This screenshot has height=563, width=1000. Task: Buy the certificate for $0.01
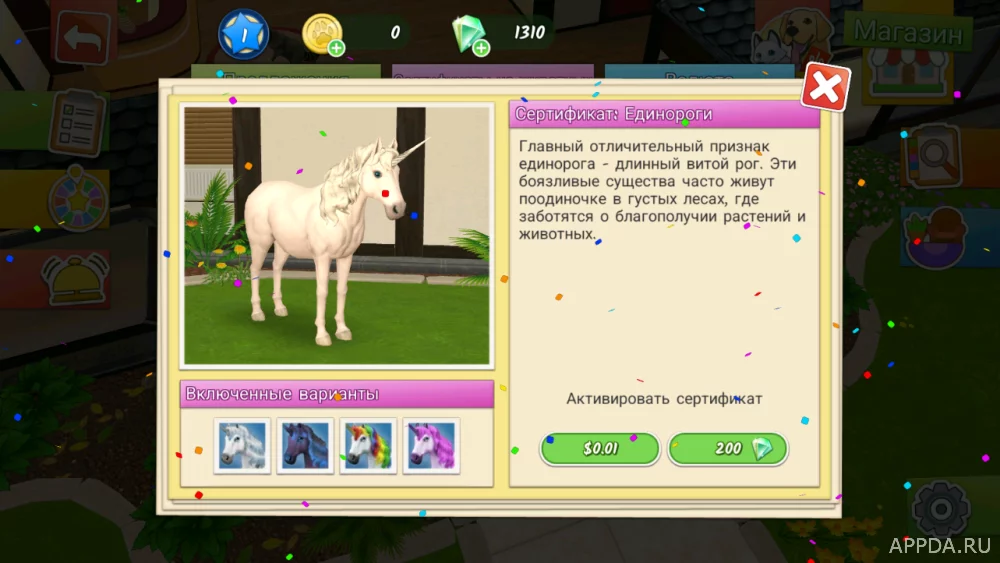tap(600, 448)
